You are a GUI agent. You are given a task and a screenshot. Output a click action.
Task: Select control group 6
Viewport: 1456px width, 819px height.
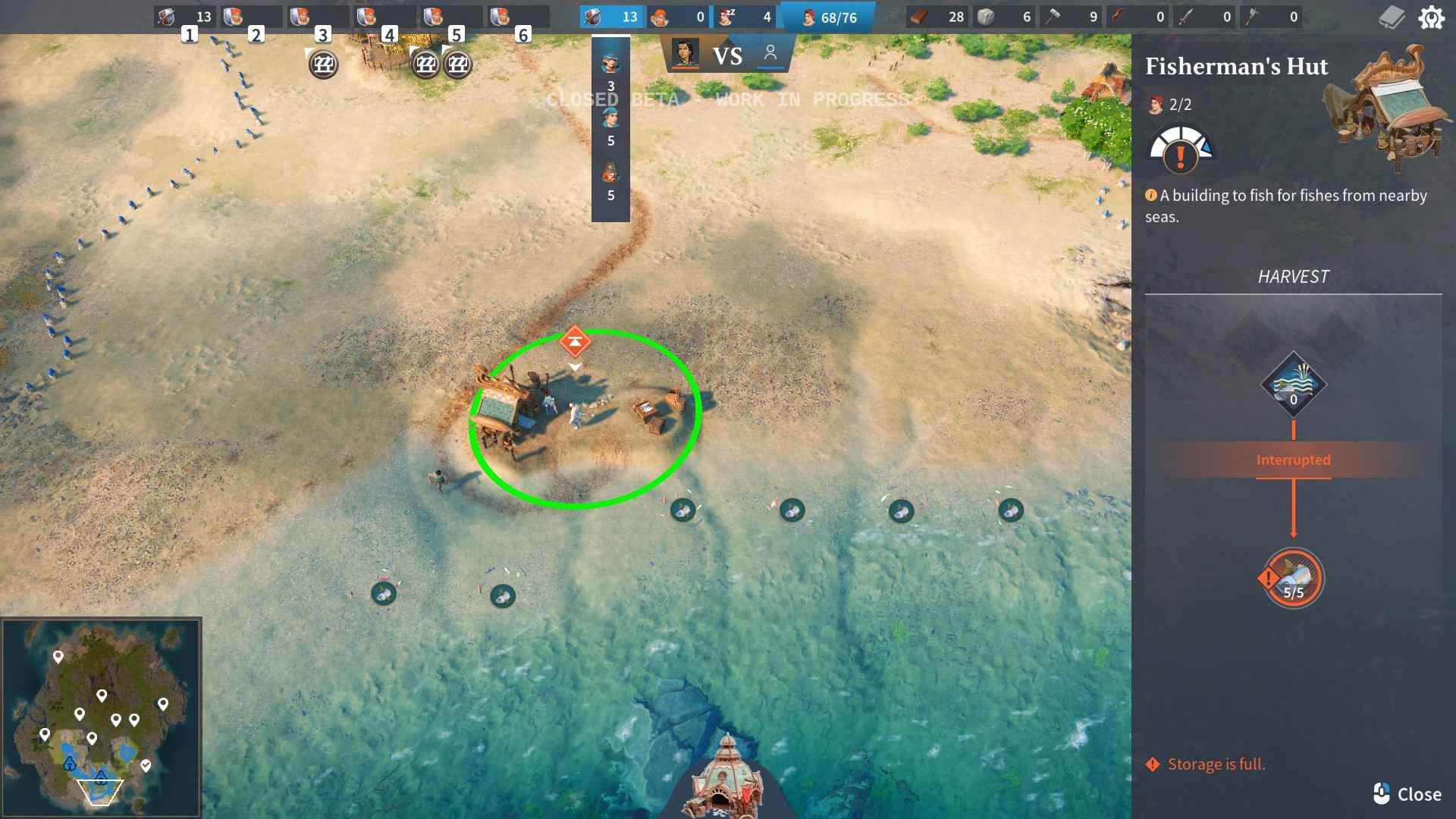coord(518,17)
